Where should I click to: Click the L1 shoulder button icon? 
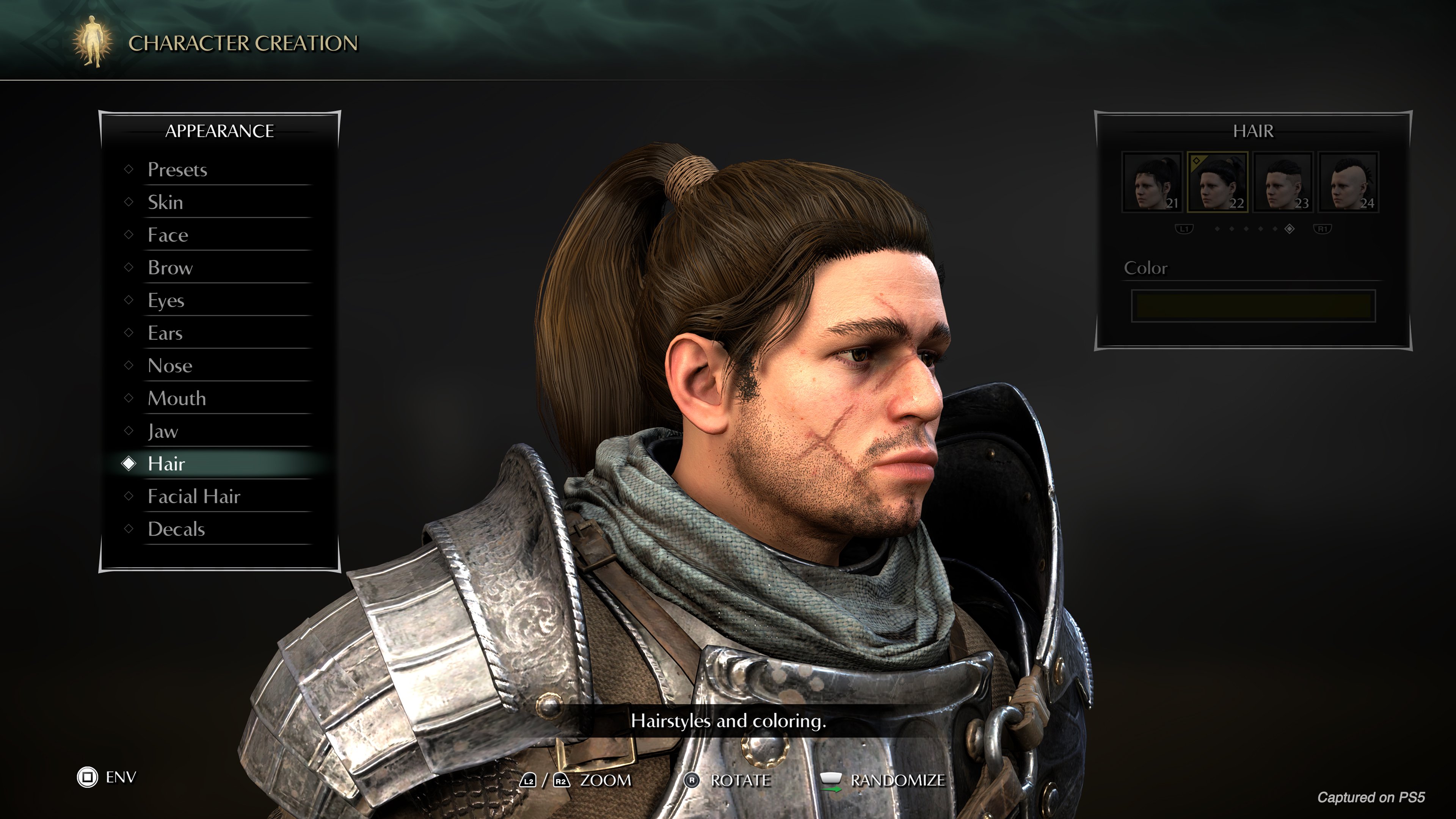[1185, 229]
